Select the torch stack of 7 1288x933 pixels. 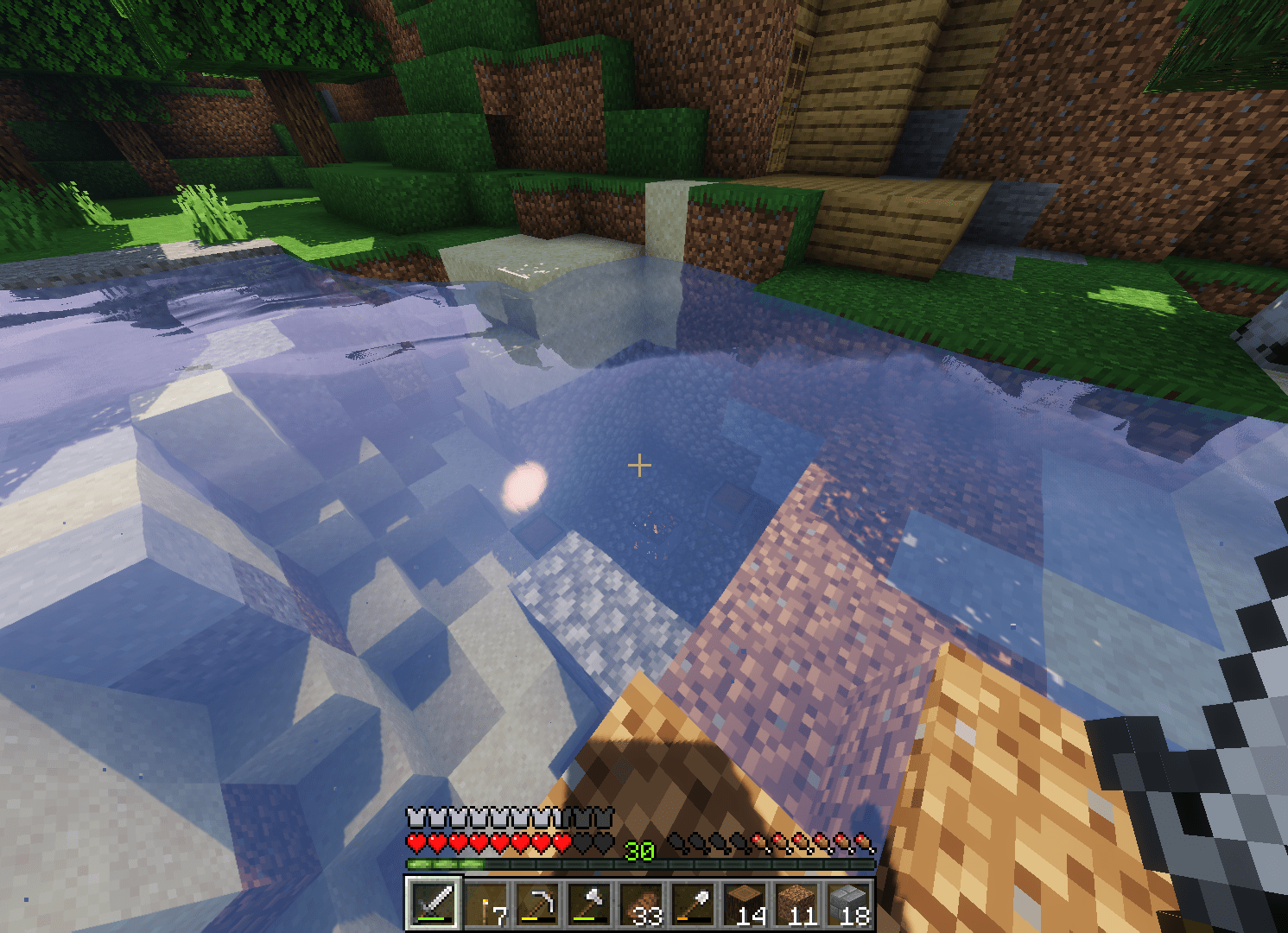(x=486, y=905)
